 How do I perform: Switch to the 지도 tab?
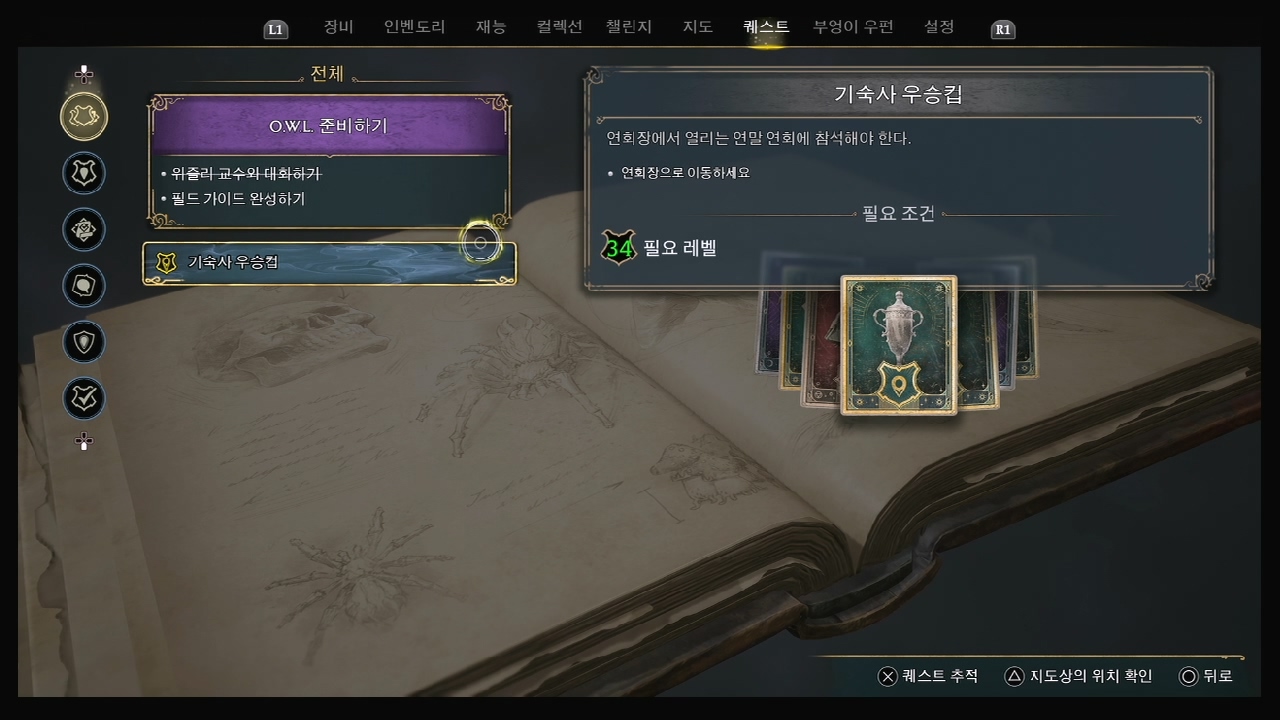coord(697,27)
